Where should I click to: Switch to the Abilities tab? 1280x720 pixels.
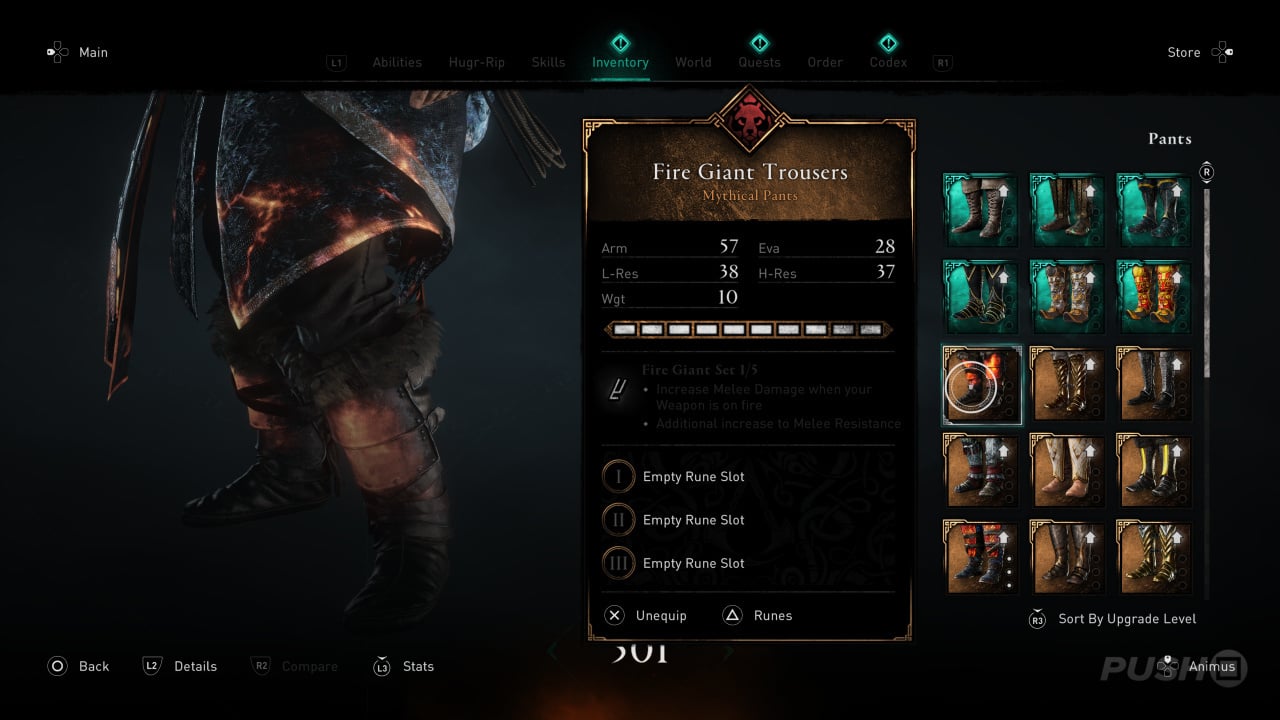(x=397, y=62)
